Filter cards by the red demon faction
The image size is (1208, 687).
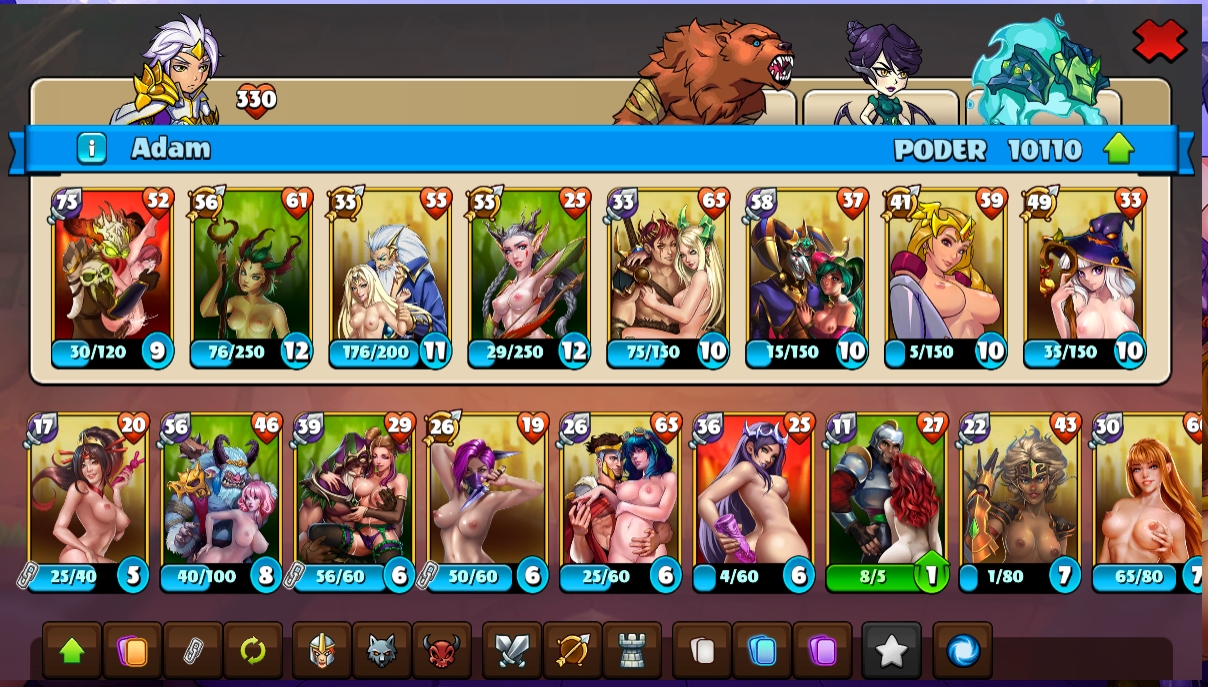[x=442, y=652]
